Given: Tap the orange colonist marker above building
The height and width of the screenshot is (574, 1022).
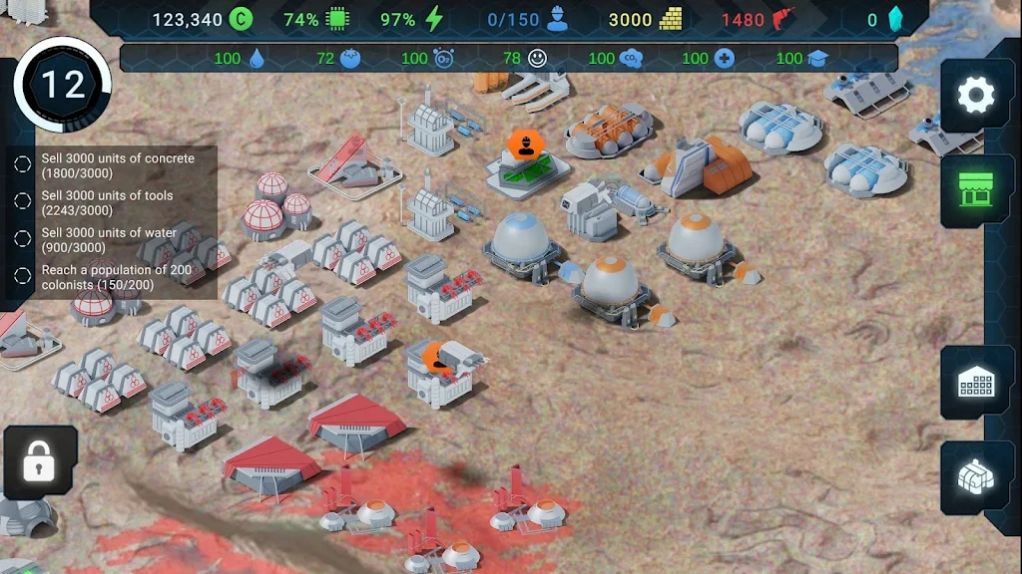Looking at the screenshot, I should [x=524, y=146].
